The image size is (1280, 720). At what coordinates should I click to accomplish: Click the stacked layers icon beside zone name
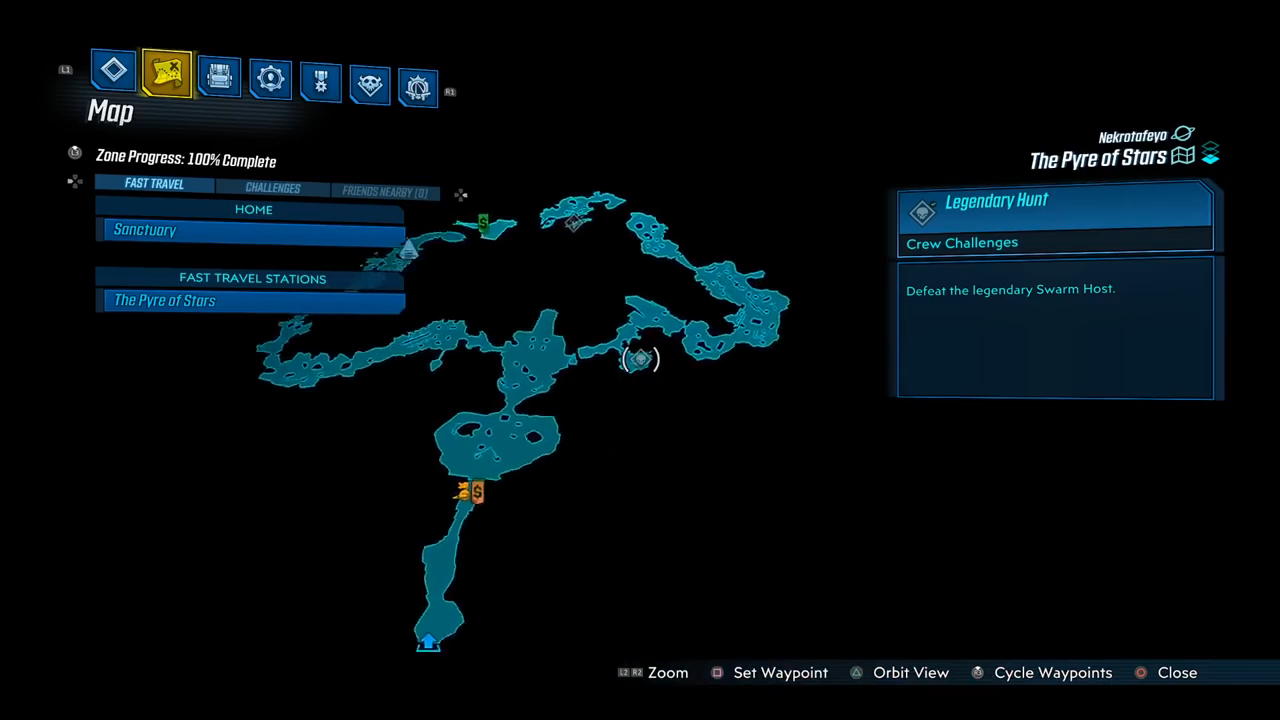pos(1210,154)
